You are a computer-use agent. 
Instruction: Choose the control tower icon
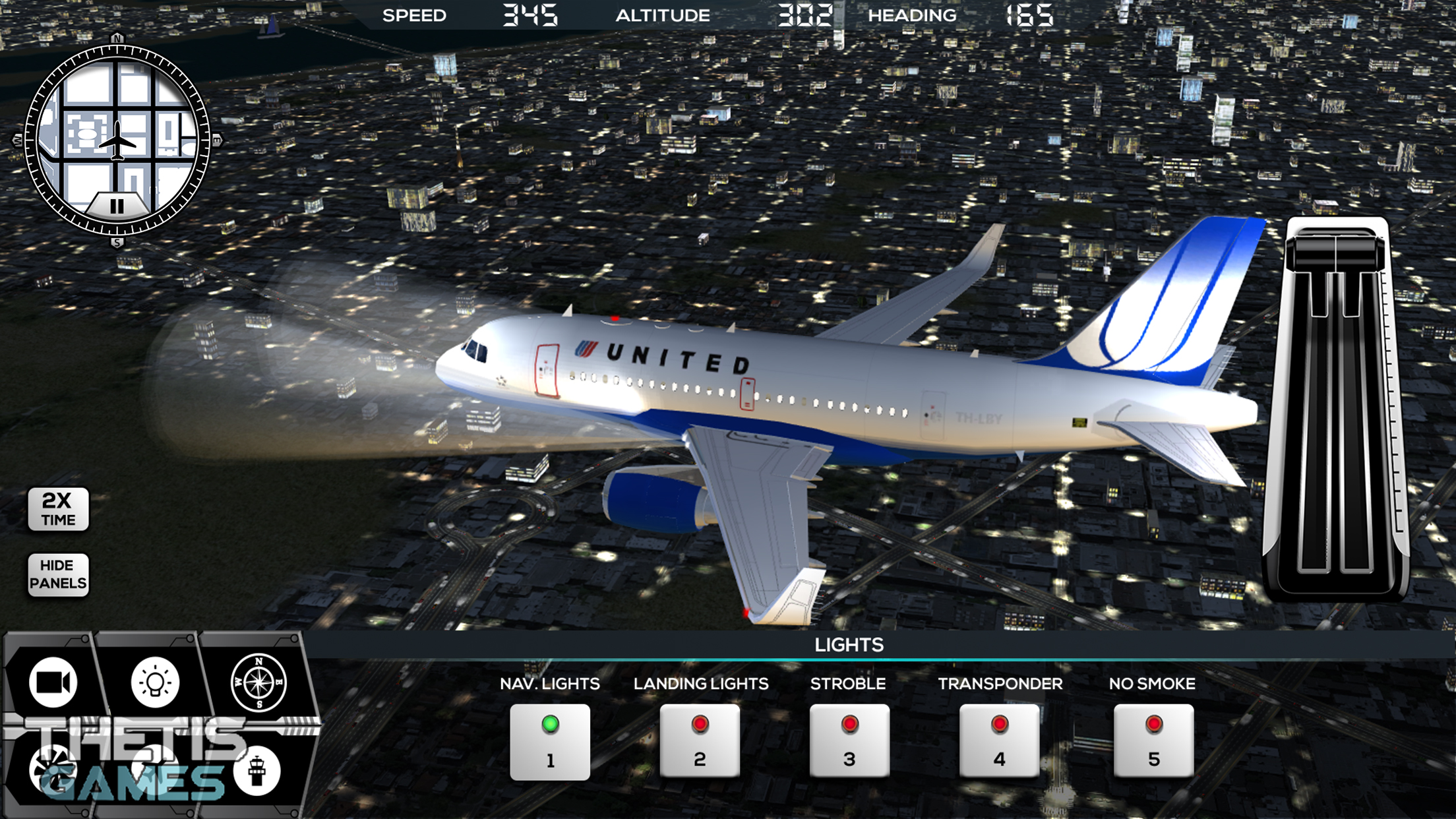(257, 770)
